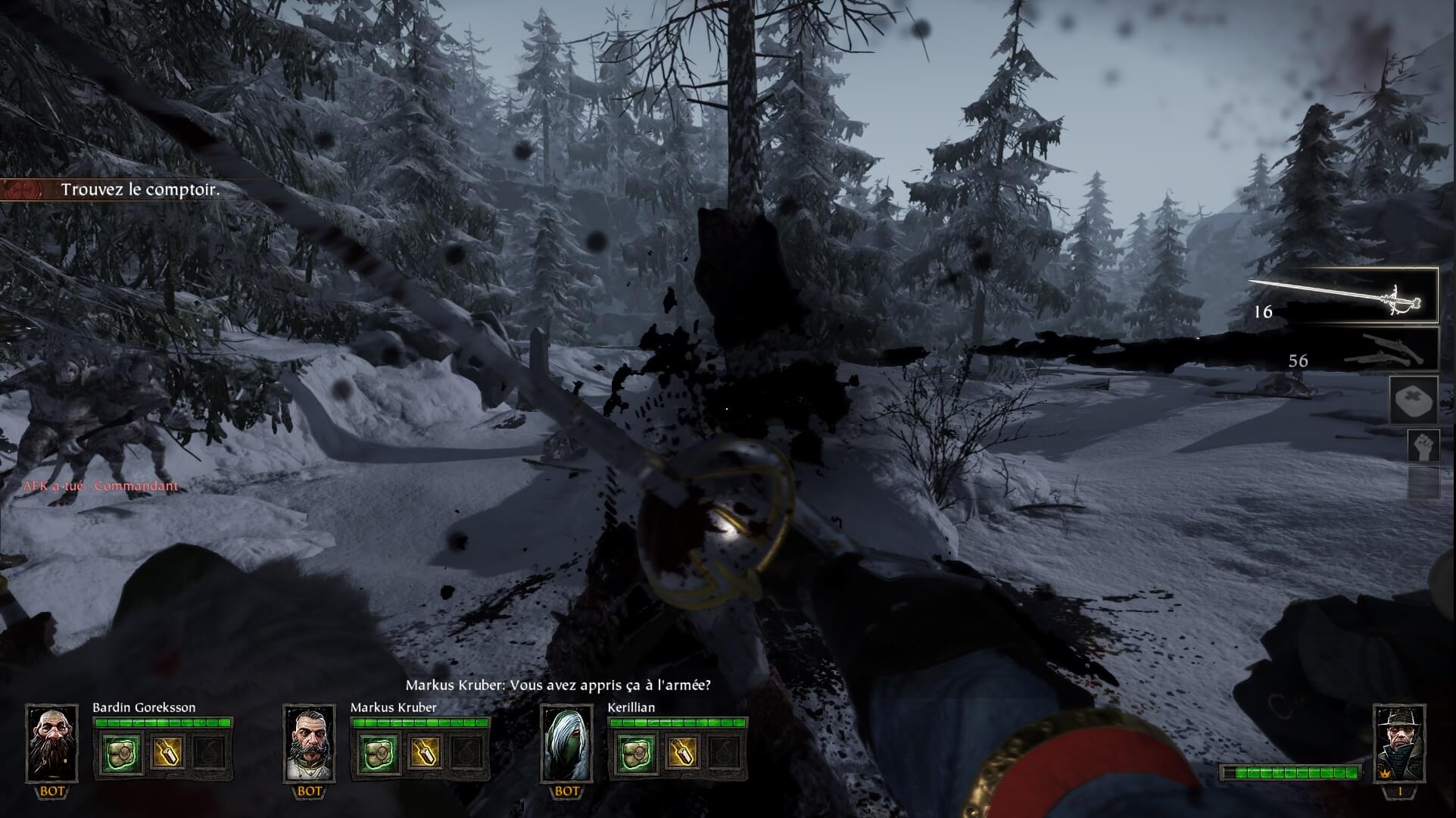Click Markus Kruber's yellow potion icon

[x=423, y=753]
